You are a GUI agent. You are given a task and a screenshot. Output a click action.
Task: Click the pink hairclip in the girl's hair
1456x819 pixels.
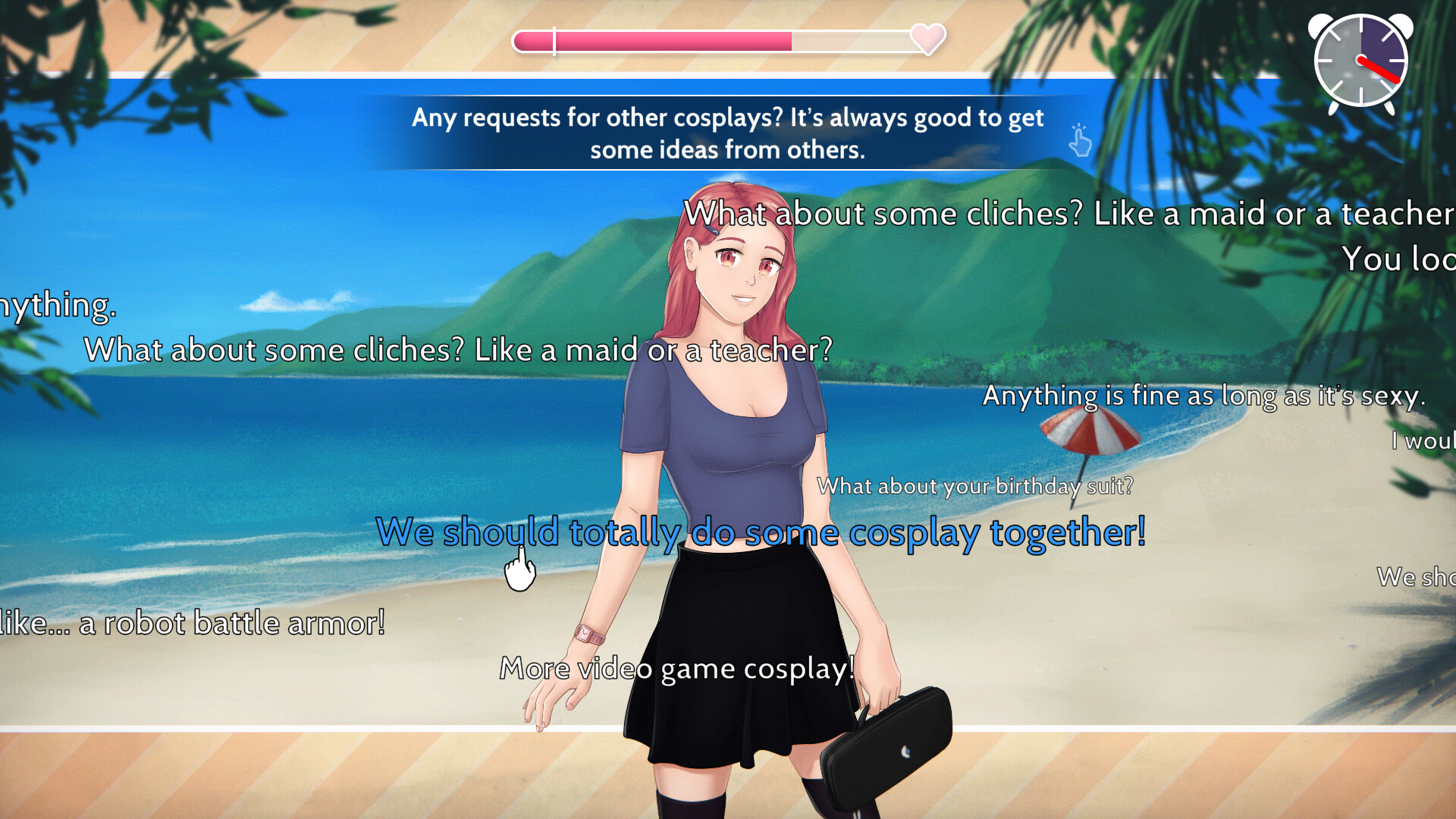[x=711, y=227]
